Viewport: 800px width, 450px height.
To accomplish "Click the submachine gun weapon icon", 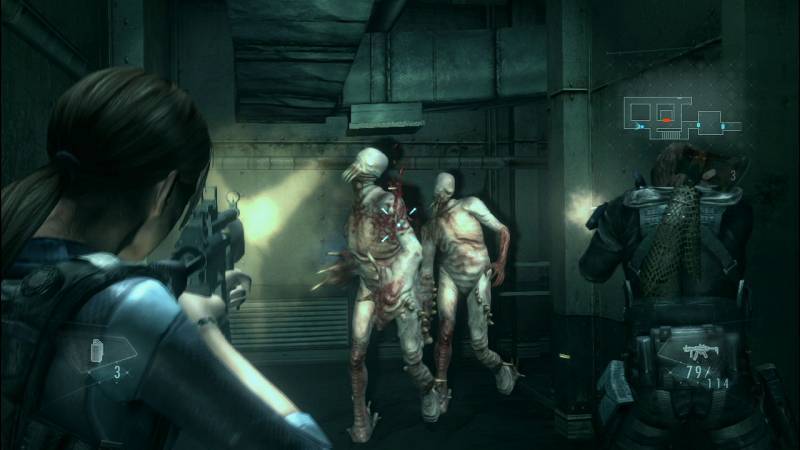I will tap(696, 352).
